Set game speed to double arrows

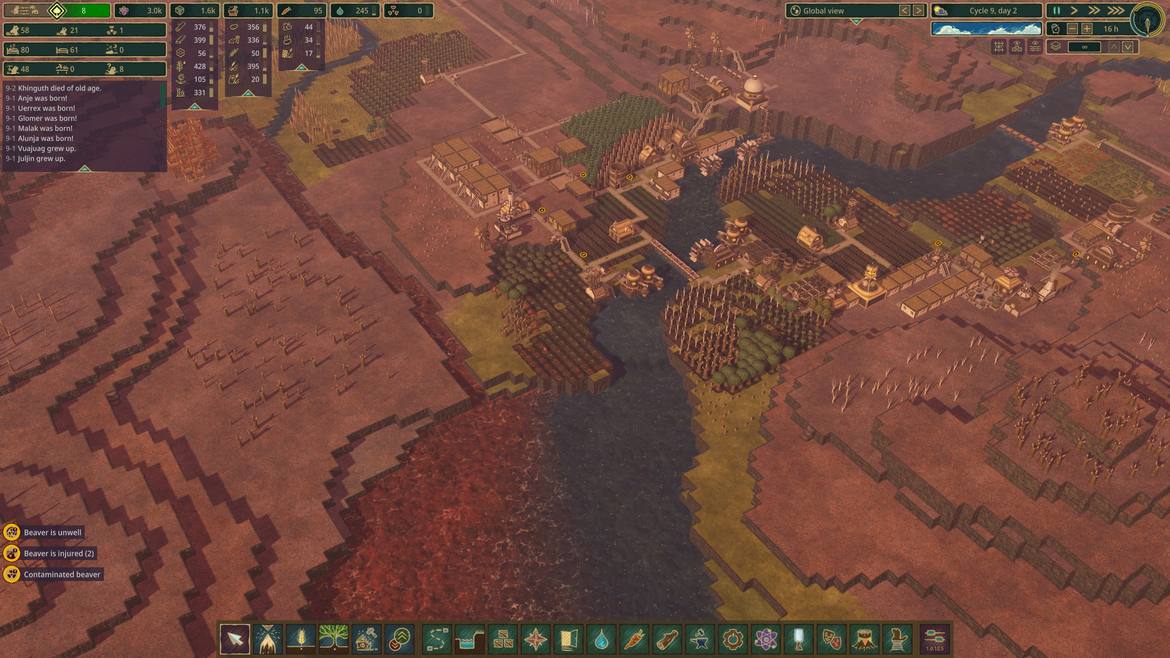[x=1095, y=11]
